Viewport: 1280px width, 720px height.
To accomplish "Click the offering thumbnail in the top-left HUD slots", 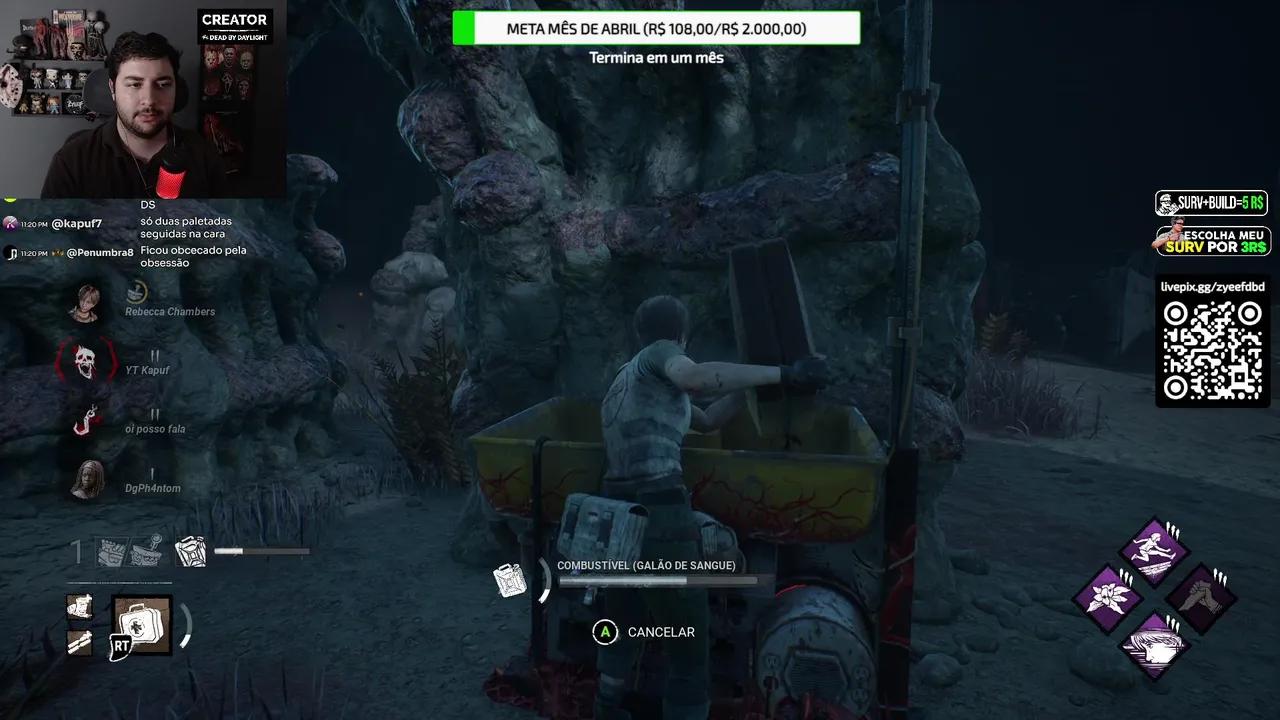I will click(146, 549).
